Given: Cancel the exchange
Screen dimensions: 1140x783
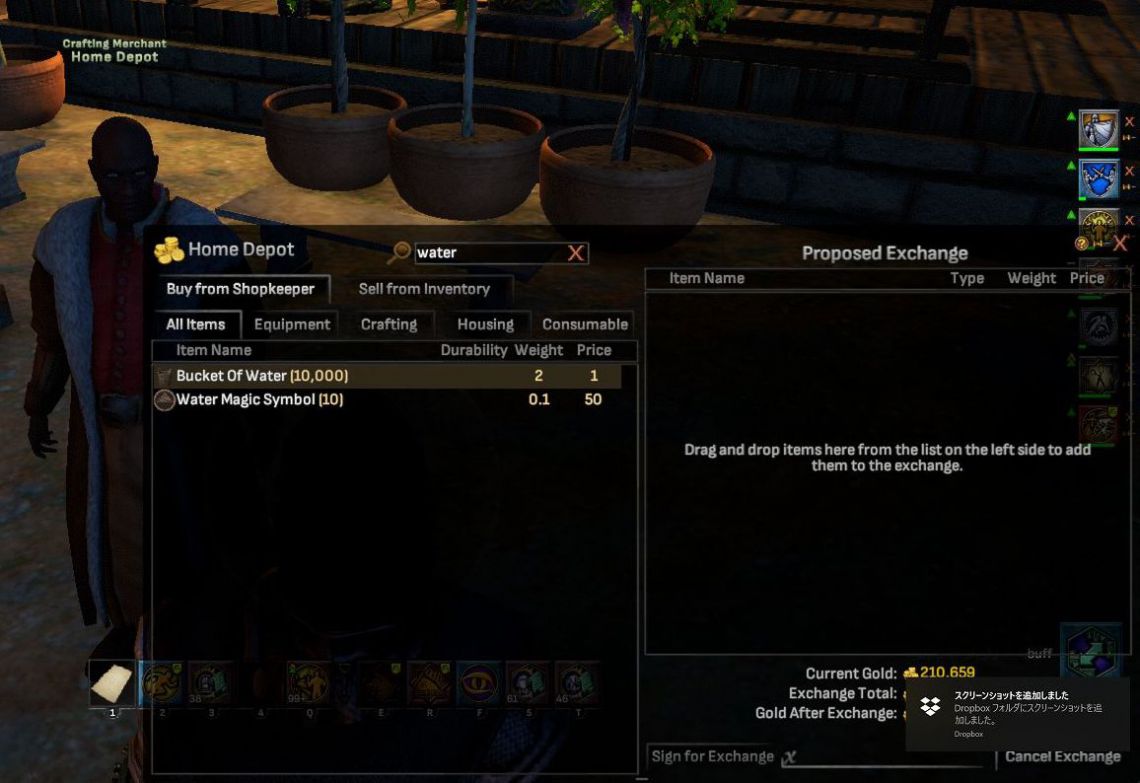Looking at the screenshot, I should [1062, 757].
